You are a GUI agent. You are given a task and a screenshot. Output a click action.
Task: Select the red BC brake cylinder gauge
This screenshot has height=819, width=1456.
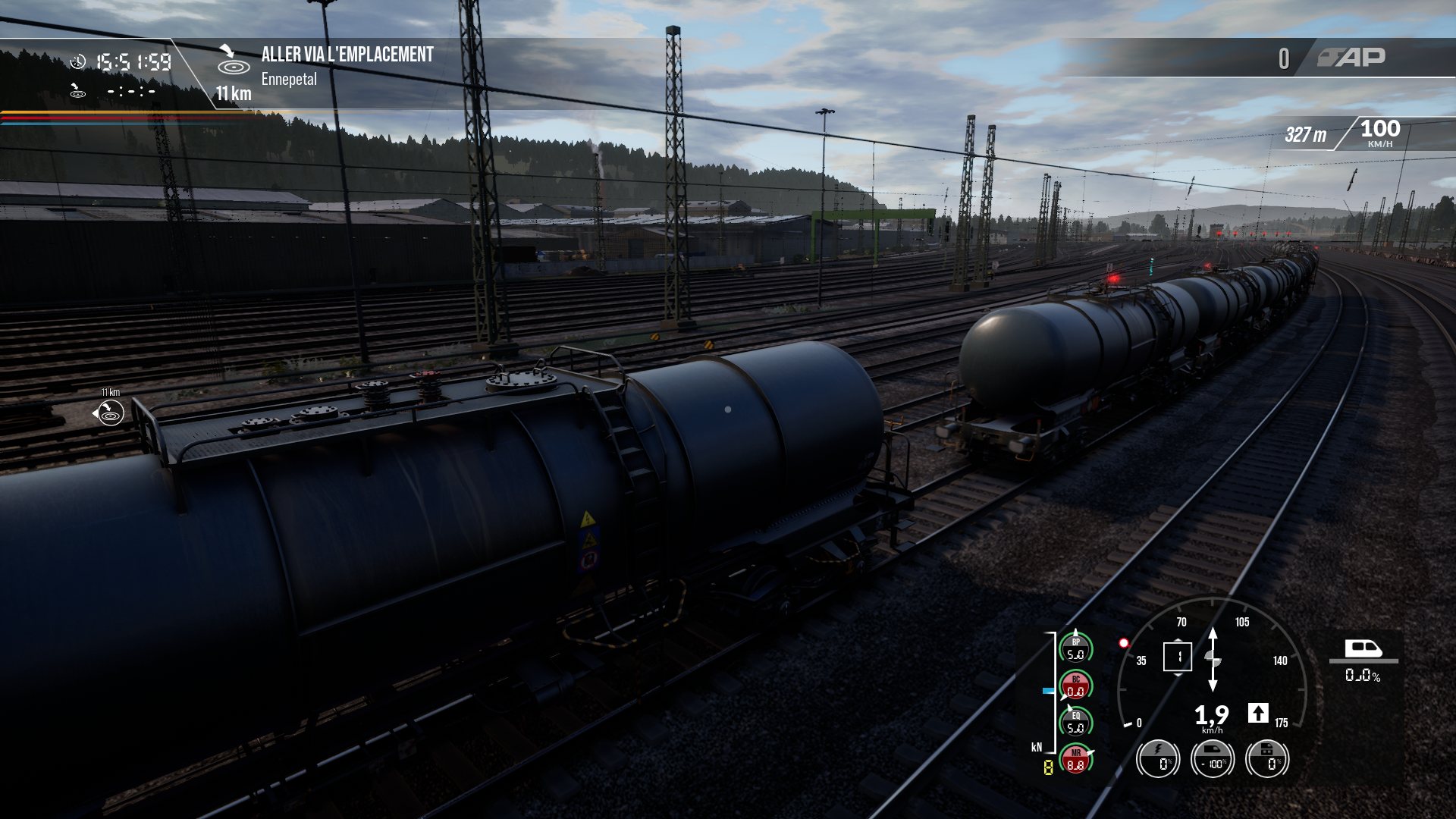(1075, 686)
